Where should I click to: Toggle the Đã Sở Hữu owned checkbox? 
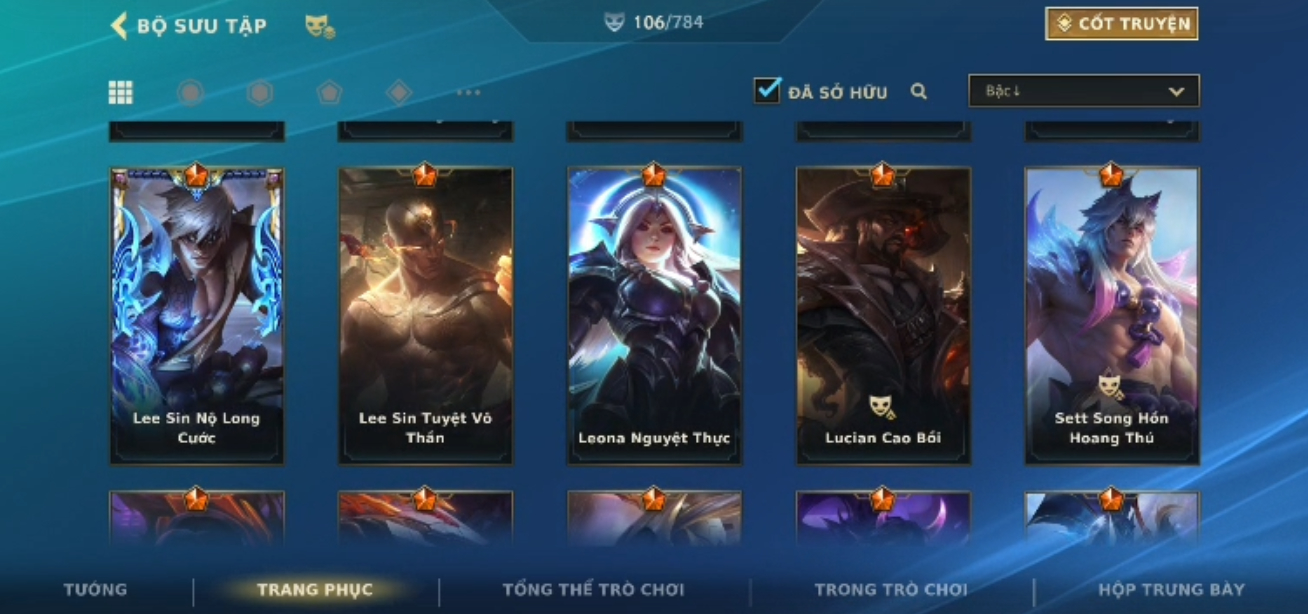(x=767, y=91)
